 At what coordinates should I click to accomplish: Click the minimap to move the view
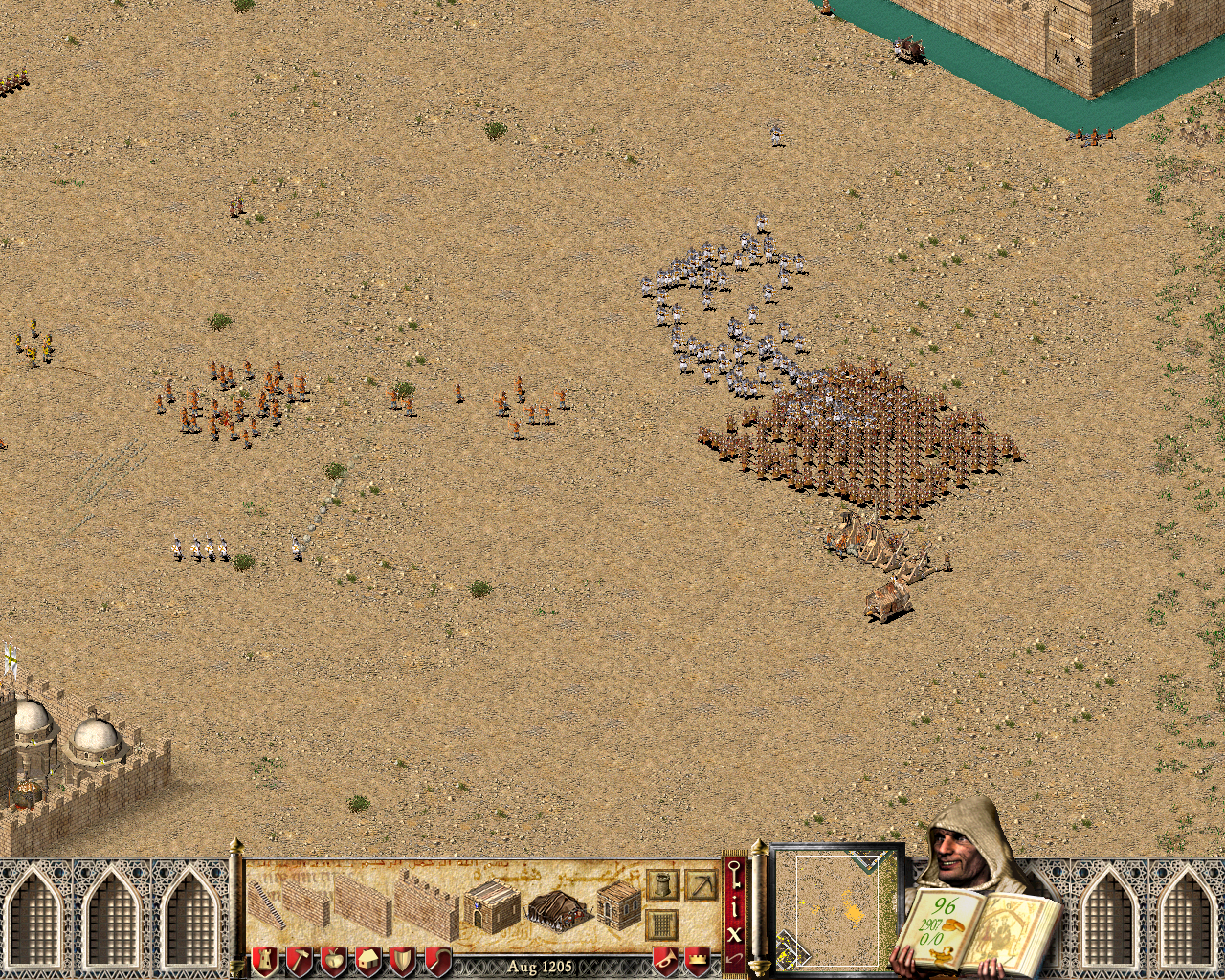[x=837, y=906]
